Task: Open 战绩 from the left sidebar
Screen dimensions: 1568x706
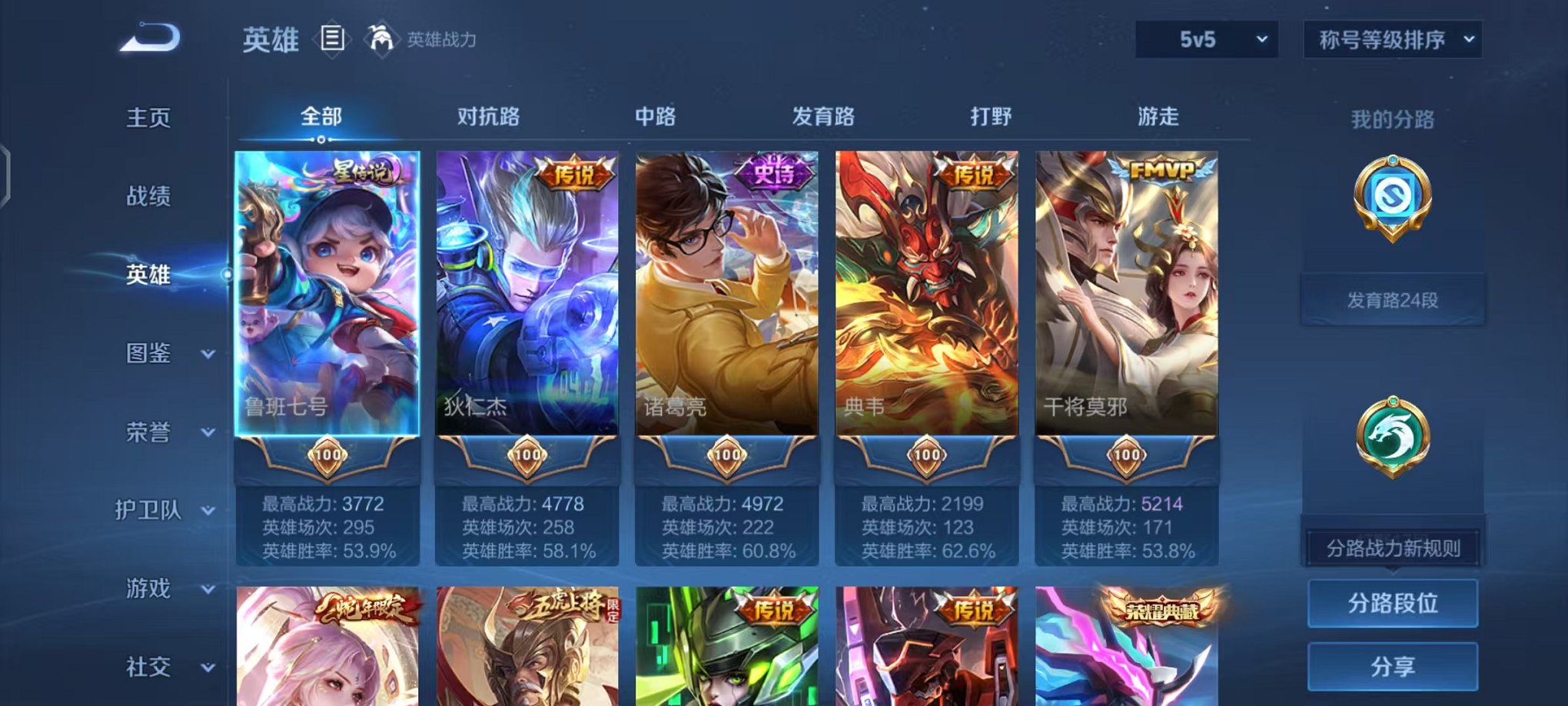Action: pos(148,196)
